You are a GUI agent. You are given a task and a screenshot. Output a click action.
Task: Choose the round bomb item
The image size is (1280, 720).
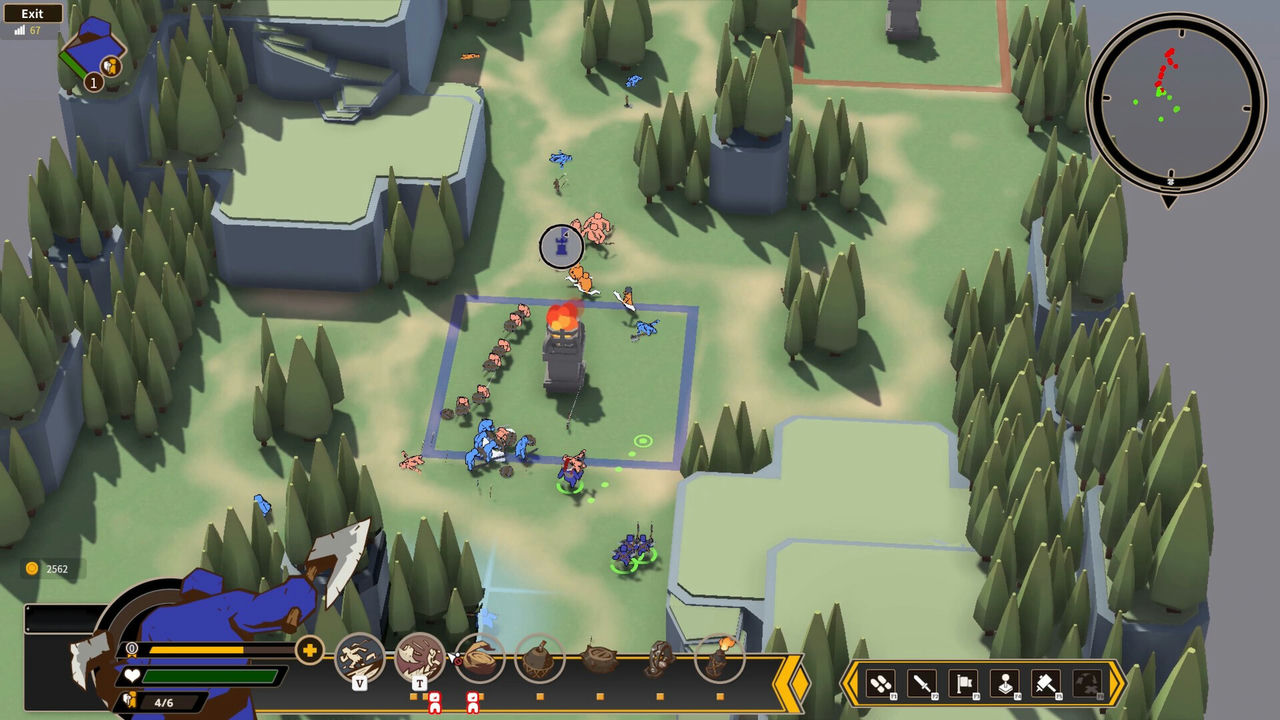(x=540, y=659)
